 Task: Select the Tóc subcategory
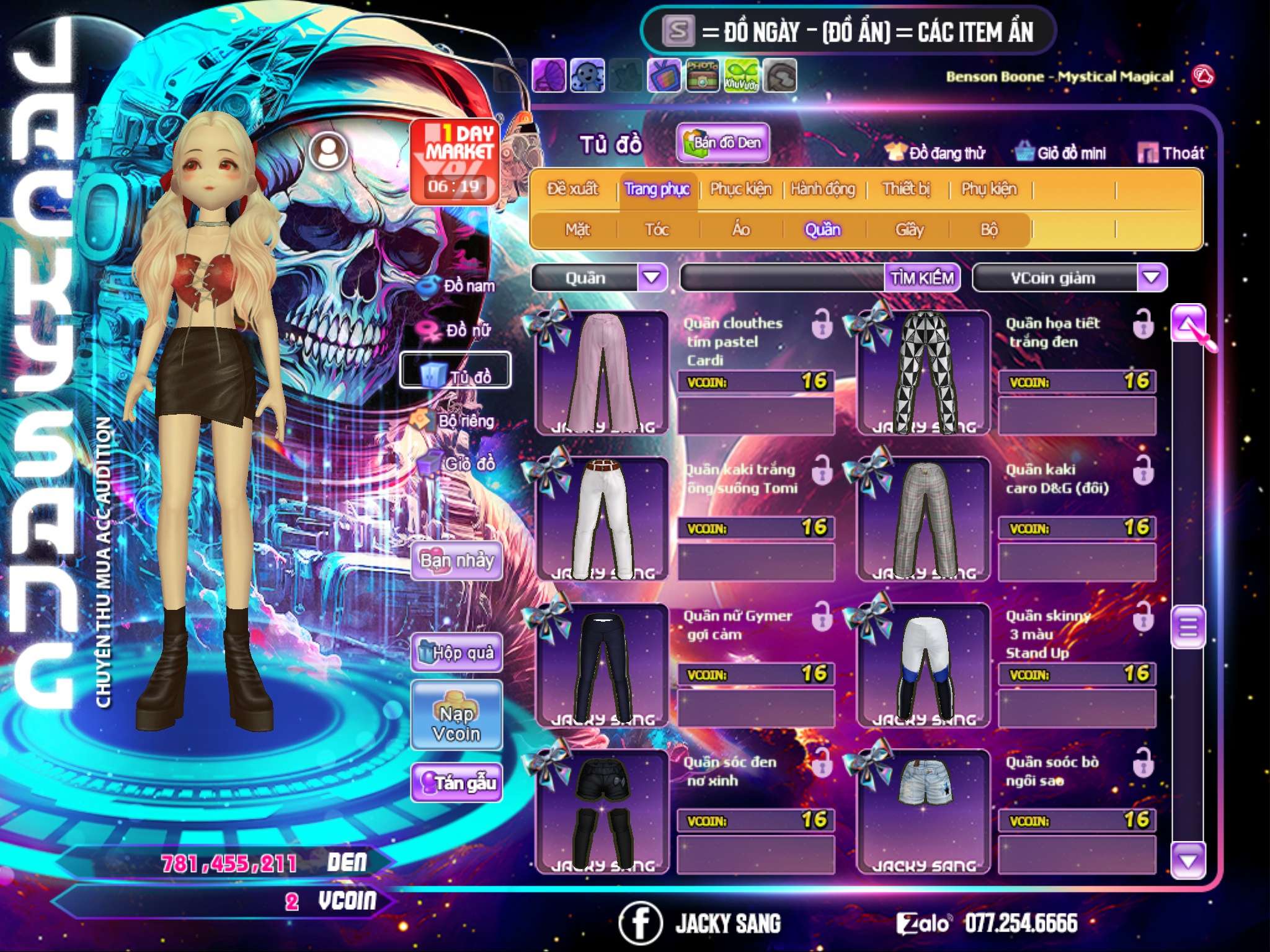(x=657, y=230)
